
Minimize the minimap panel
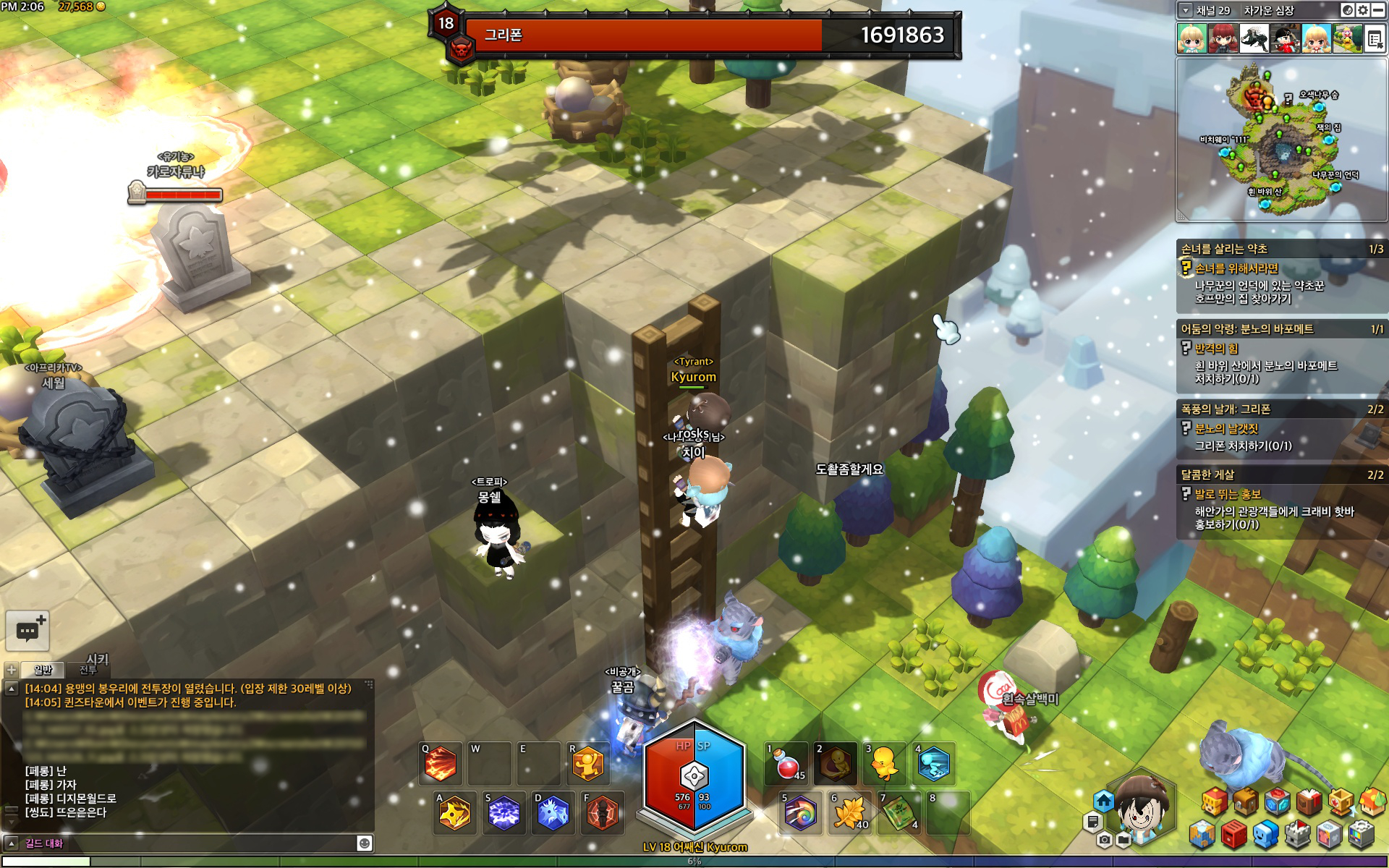tap(1378, 10)
